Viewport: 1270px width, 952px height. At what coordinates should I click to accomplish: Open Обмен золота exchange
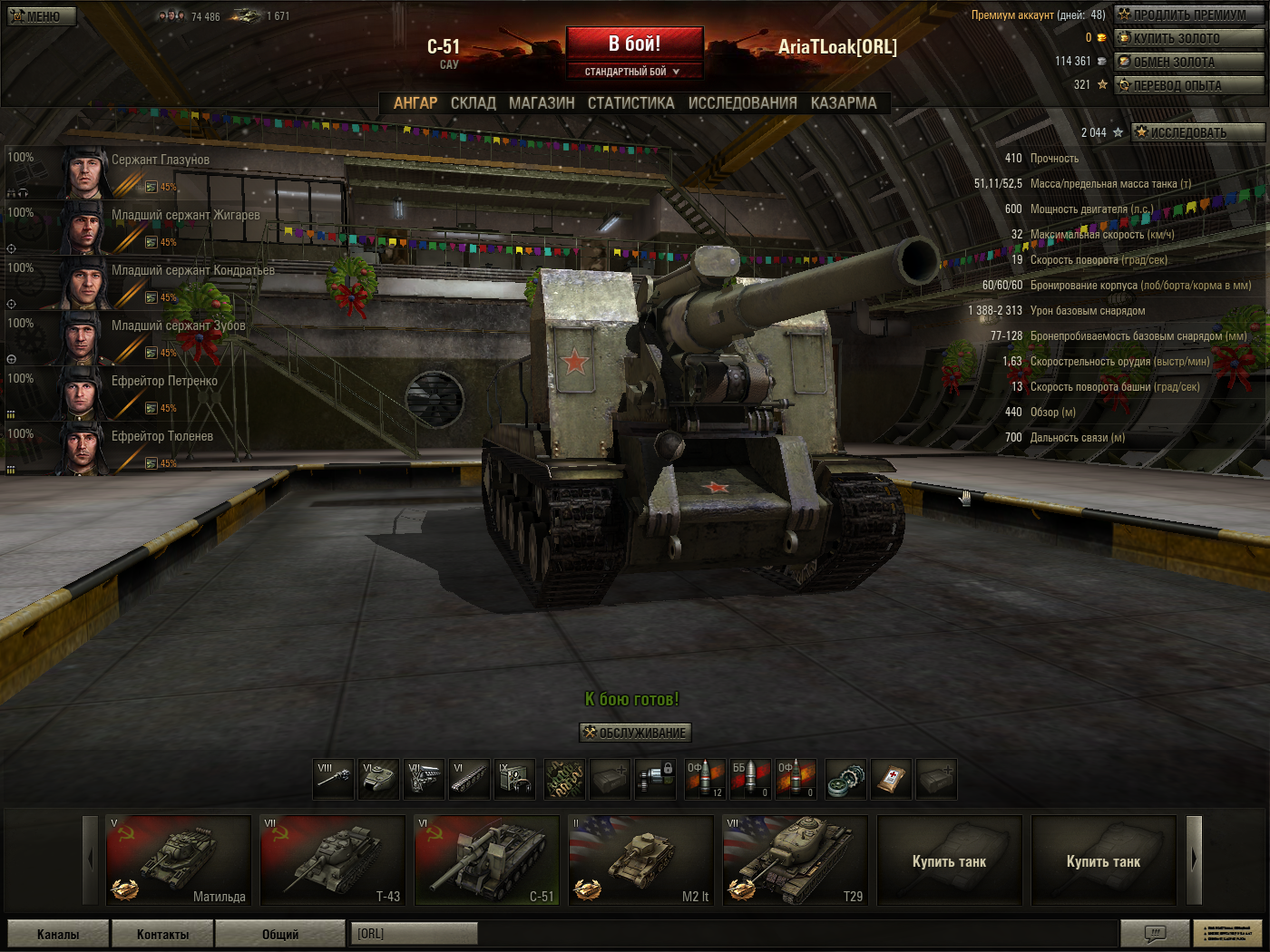pos(1188,62)
